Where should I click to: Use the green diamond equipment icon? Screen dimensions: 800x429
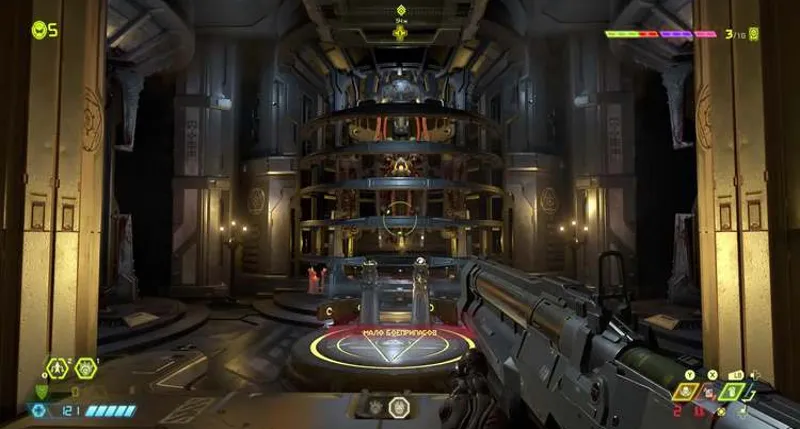coord(734,392)
